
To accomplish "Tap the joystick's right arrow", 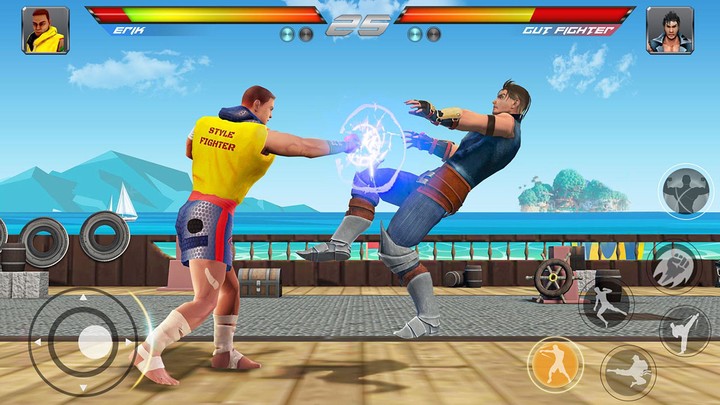I will pos(130,341).
